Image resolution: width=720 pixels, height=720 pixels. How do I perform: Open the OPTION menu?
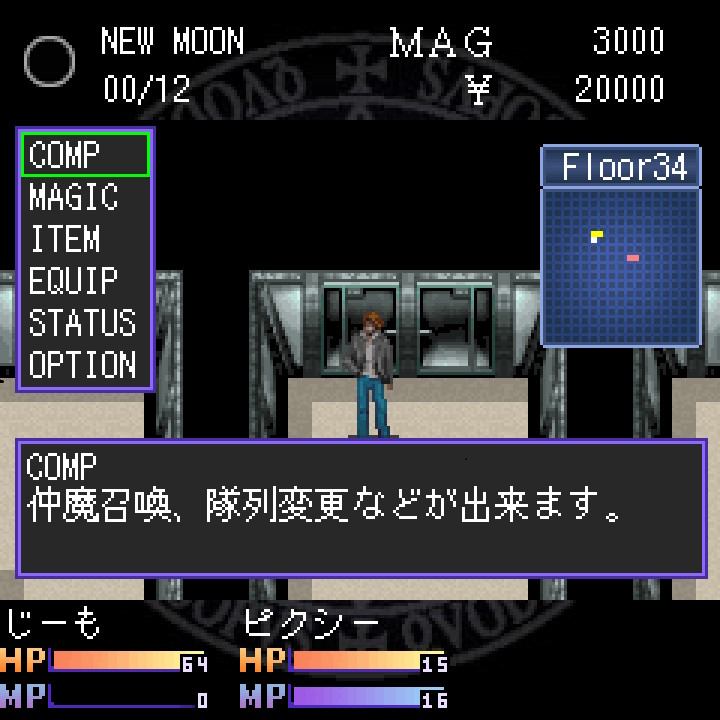point(82,365)
